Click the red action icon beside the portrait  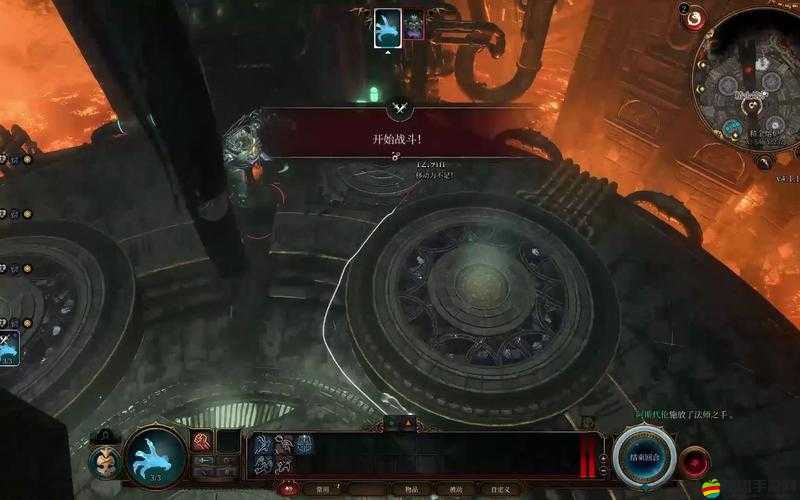coord(202,441)
